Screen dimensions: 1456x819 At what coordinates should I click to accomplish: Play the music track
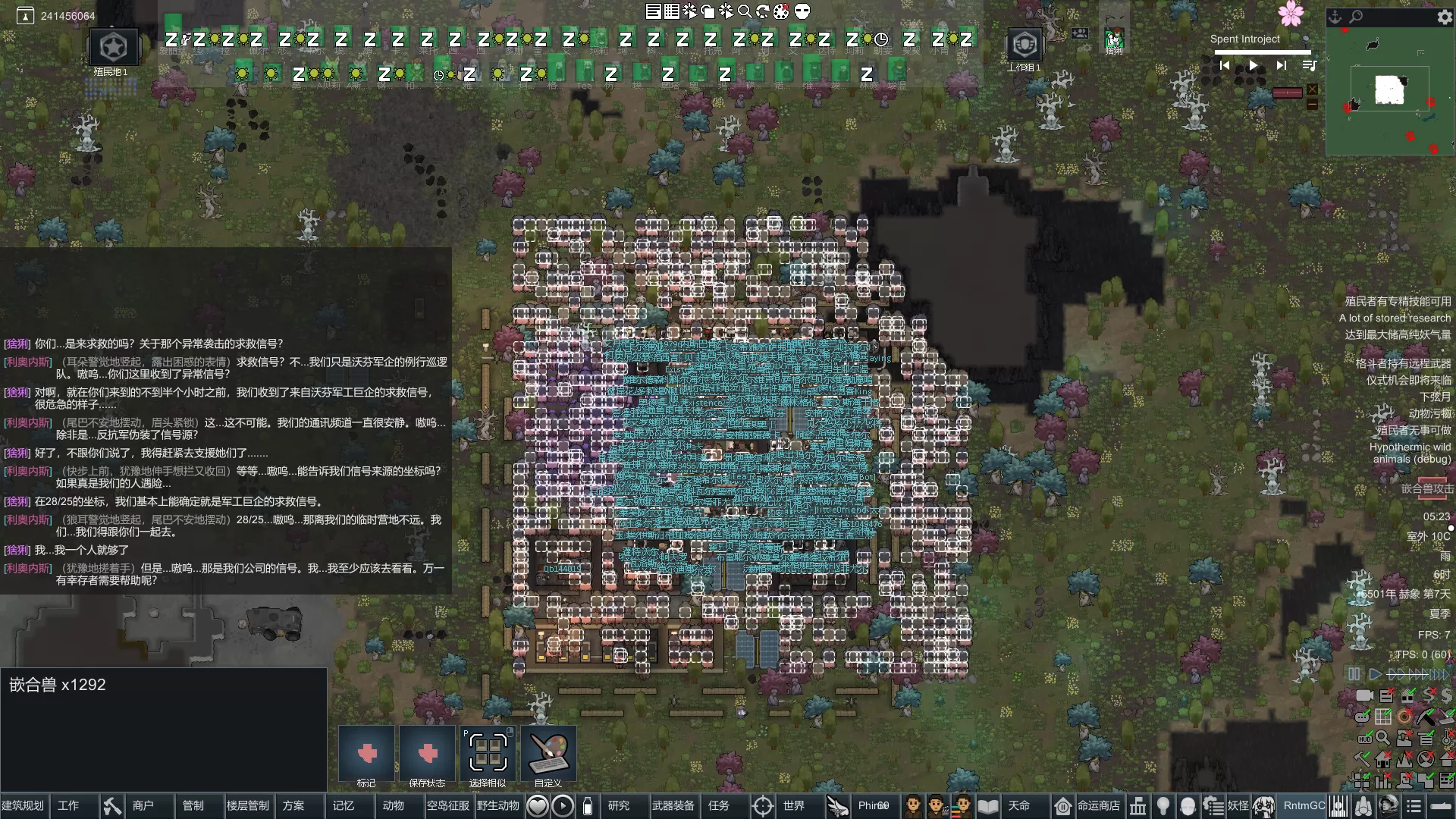1253,66
